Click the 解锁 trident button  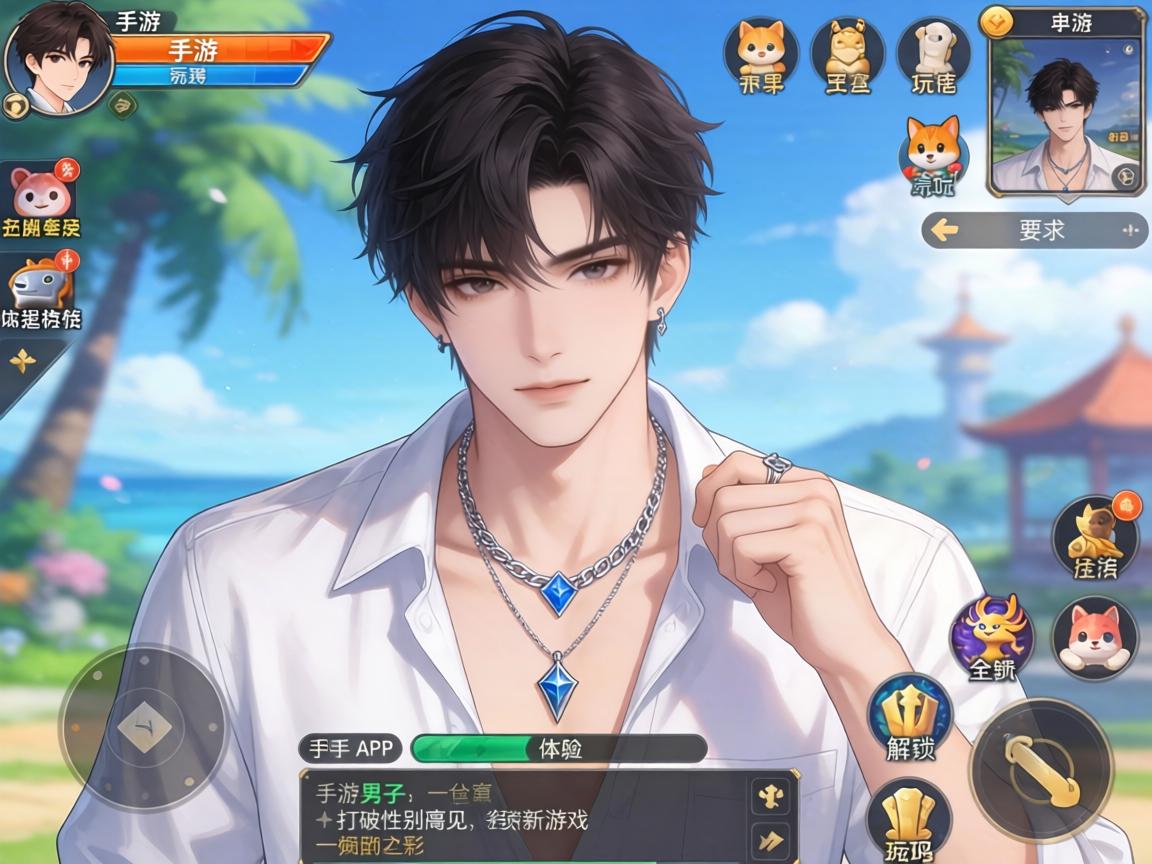point(910,717)
